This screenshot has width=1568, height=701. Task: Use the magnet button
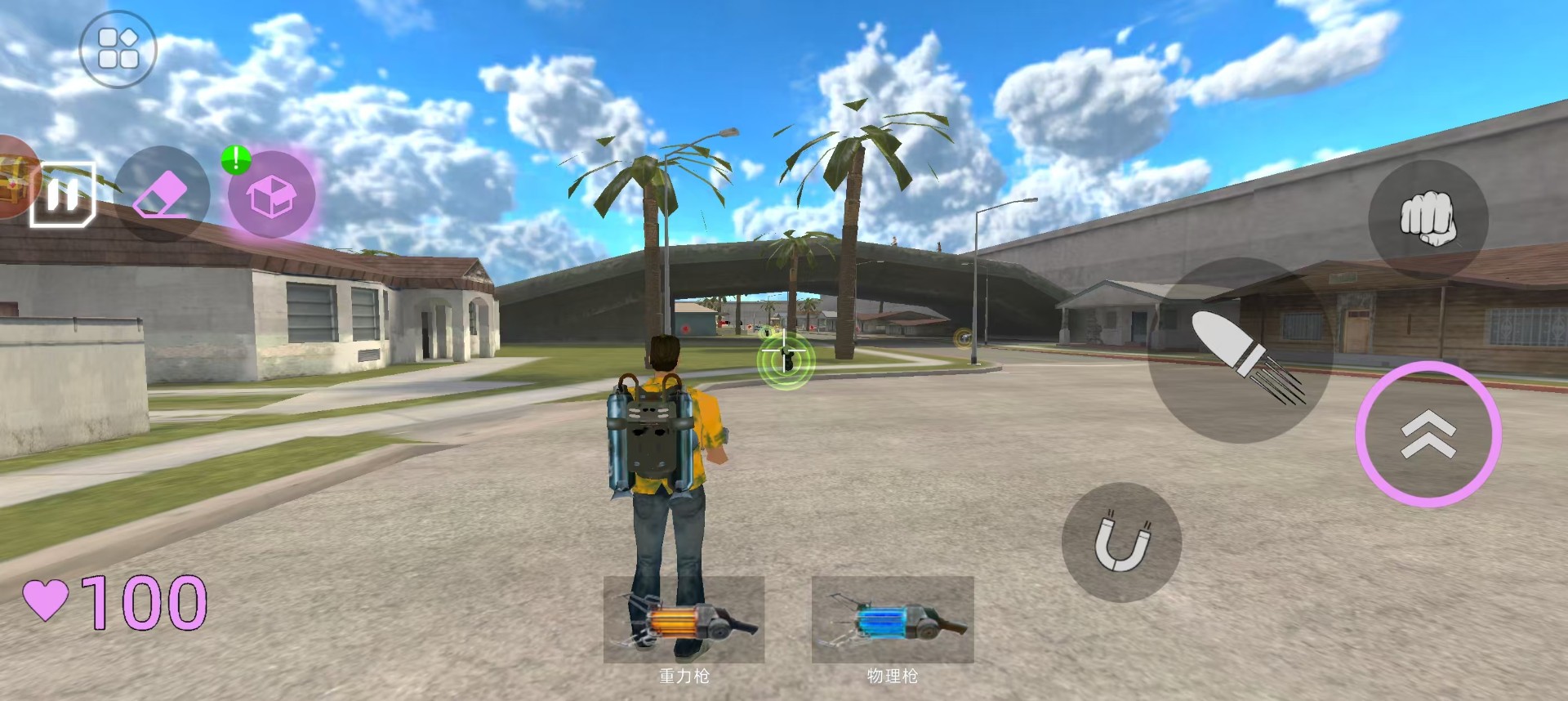click(x=1121, y=542)
